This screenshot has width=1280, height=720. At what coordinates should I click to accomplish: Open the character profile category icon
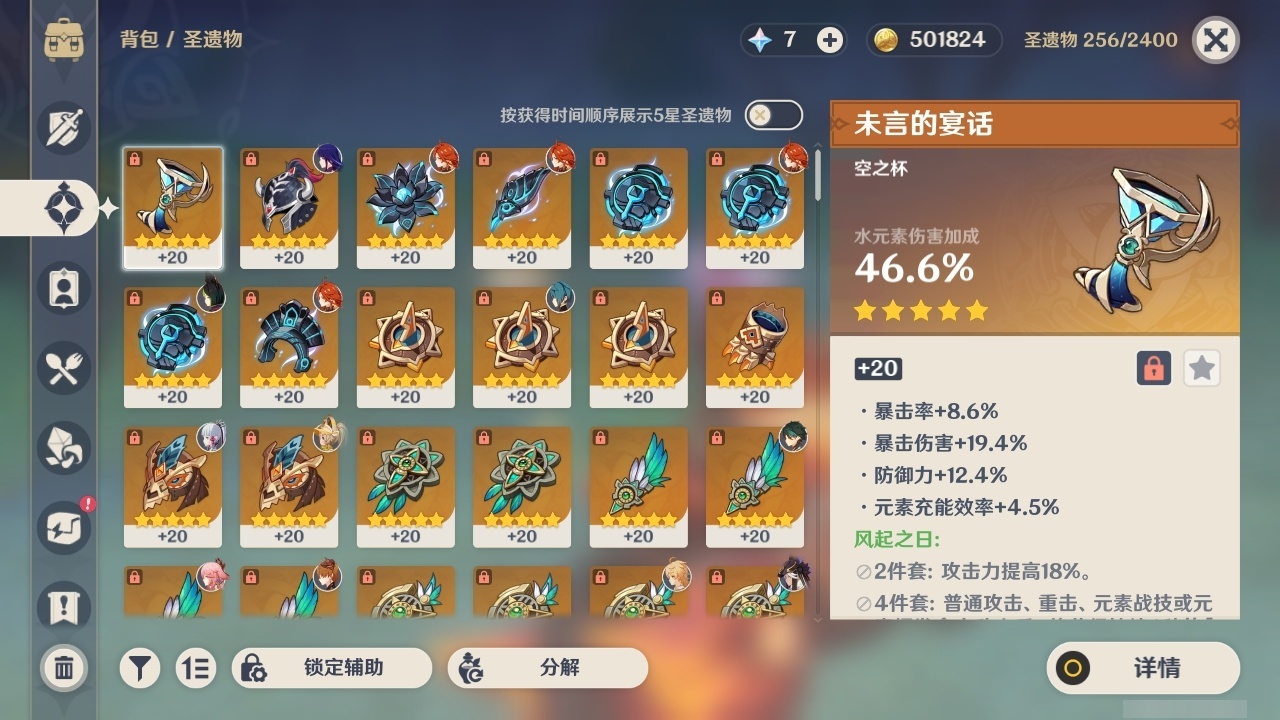click(63, 288)
